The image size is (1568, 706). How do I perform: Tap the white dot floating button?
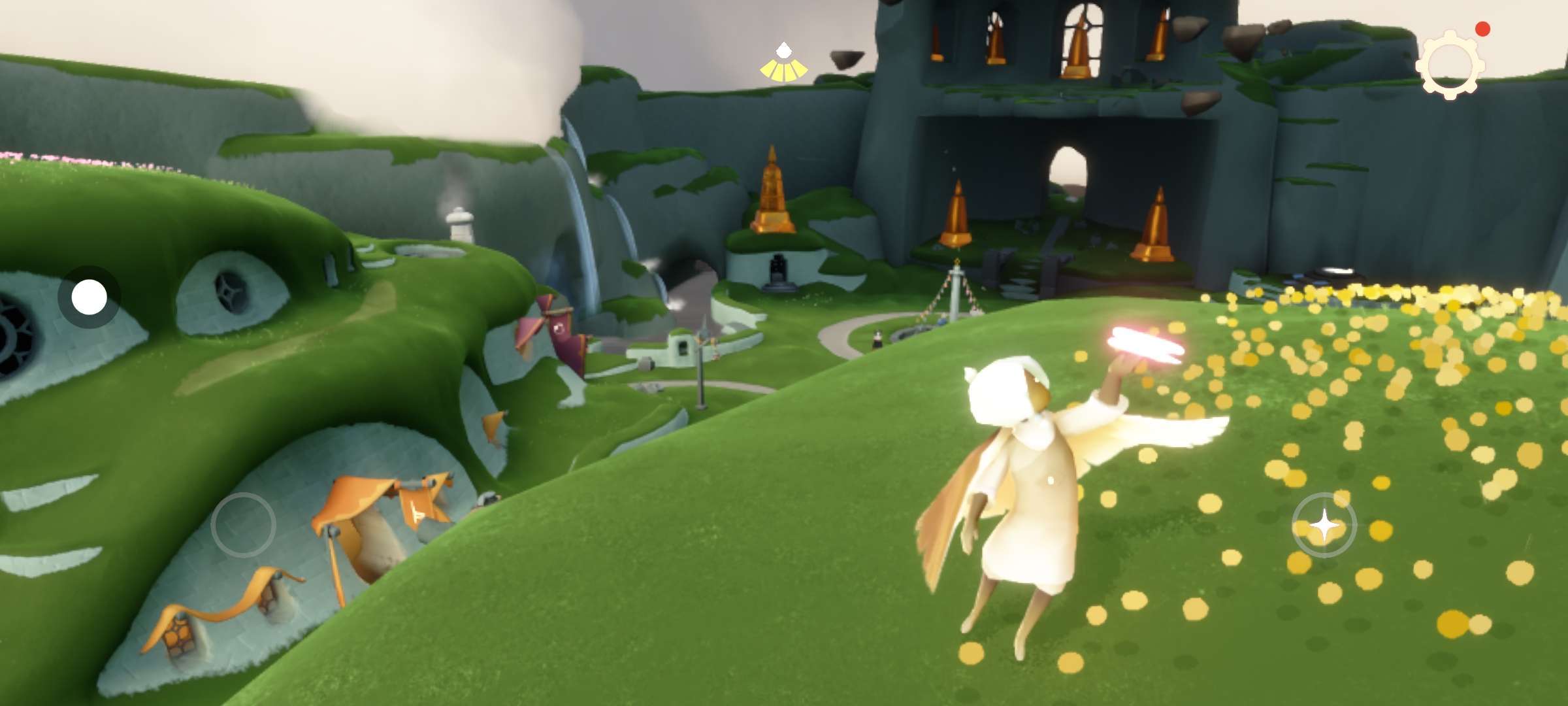[x=89, y=297]
